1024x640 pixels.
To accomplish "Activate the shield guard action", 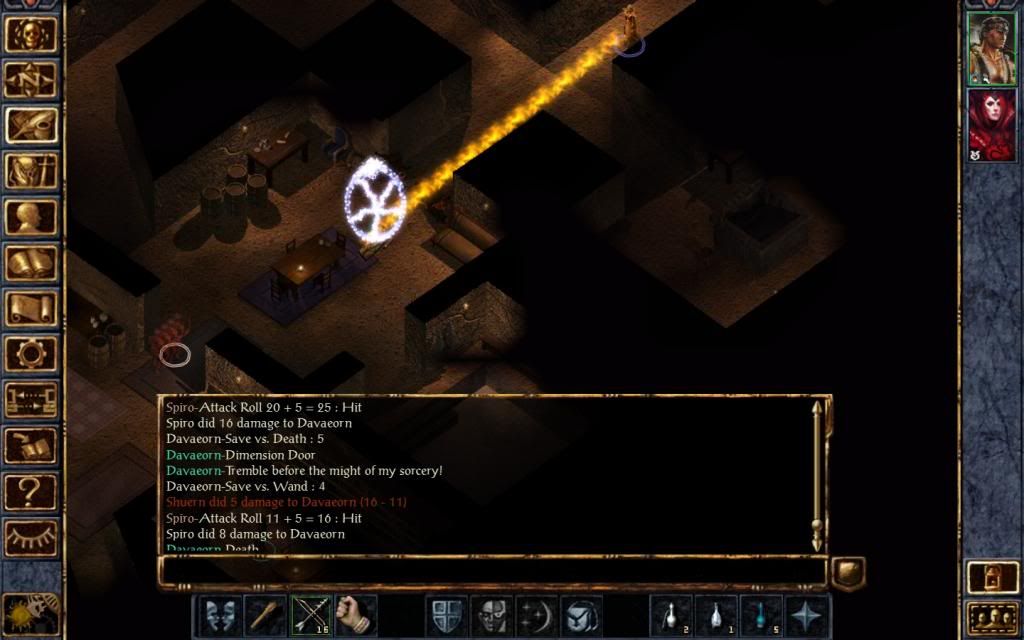I will pyautogui.click(x=445, y=614).
